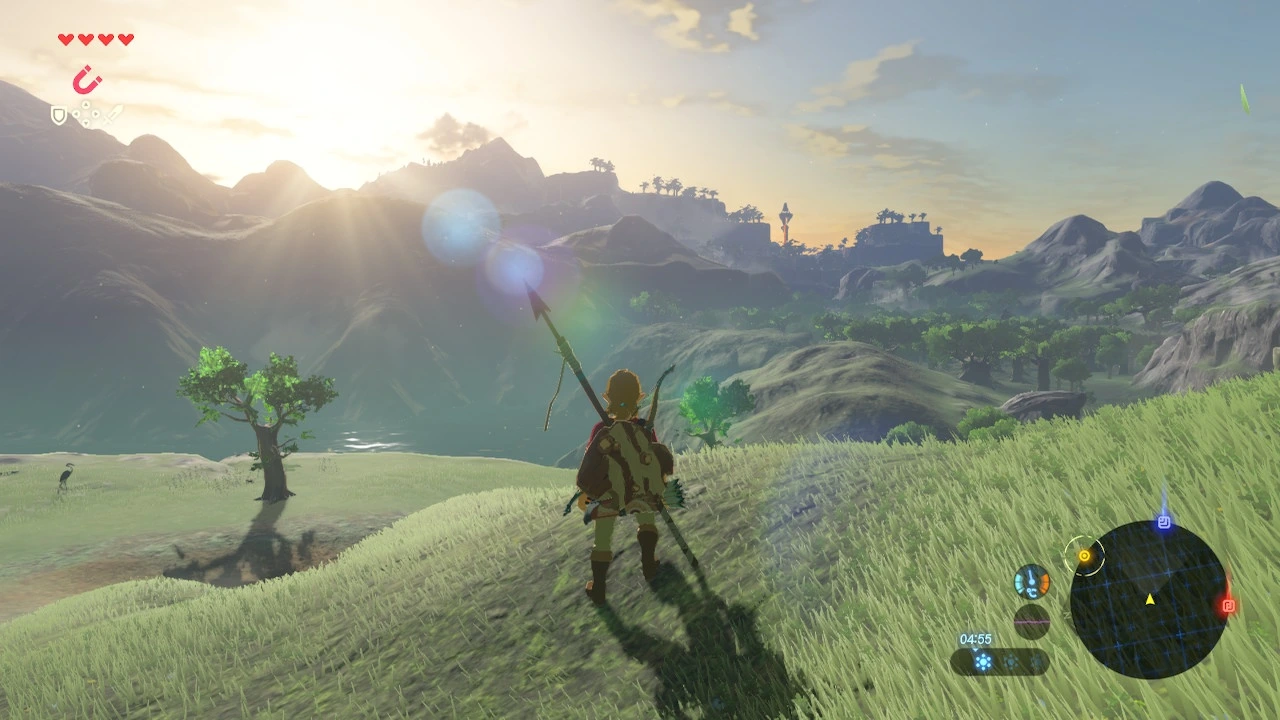The width and height of the screenshot is (1280, 720).
Task: Click the shield quick-select icon
Action: [x=59, y=116]
